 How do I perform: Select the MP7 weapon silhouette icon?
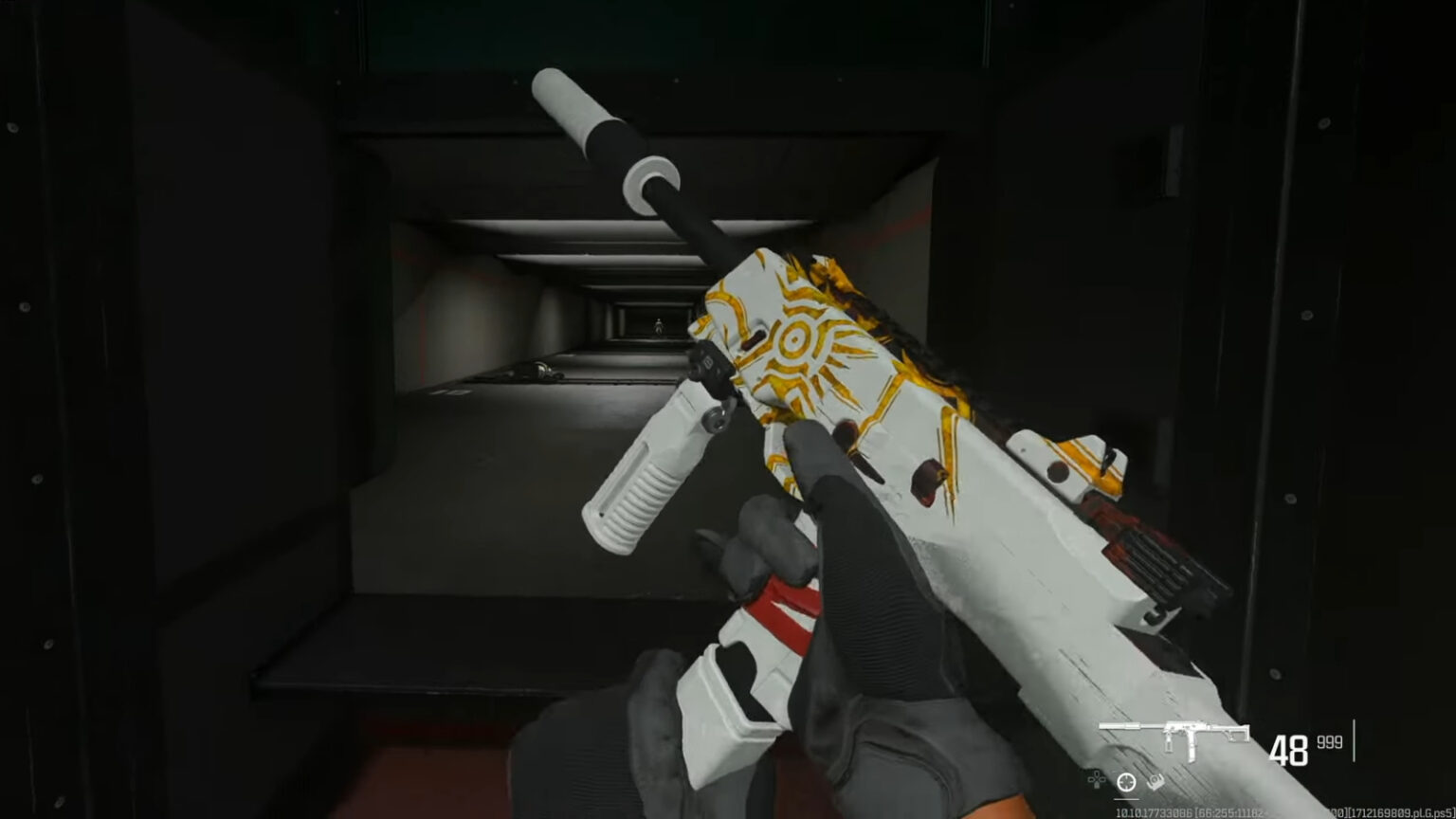point(1174,731)
